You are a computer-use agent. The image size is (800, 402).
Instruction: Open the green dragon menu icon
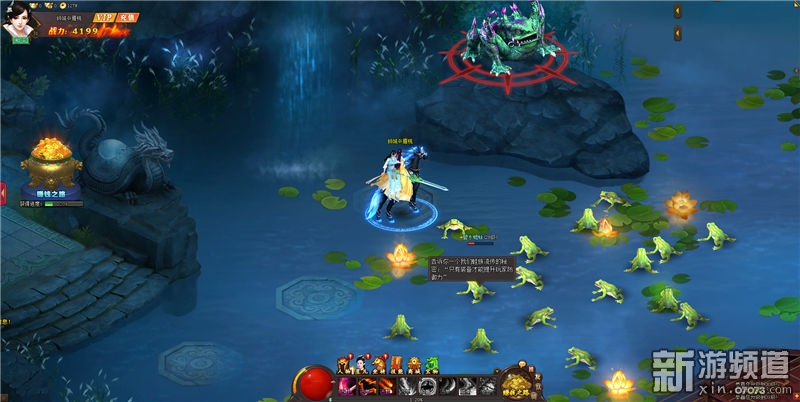point(432,364)
